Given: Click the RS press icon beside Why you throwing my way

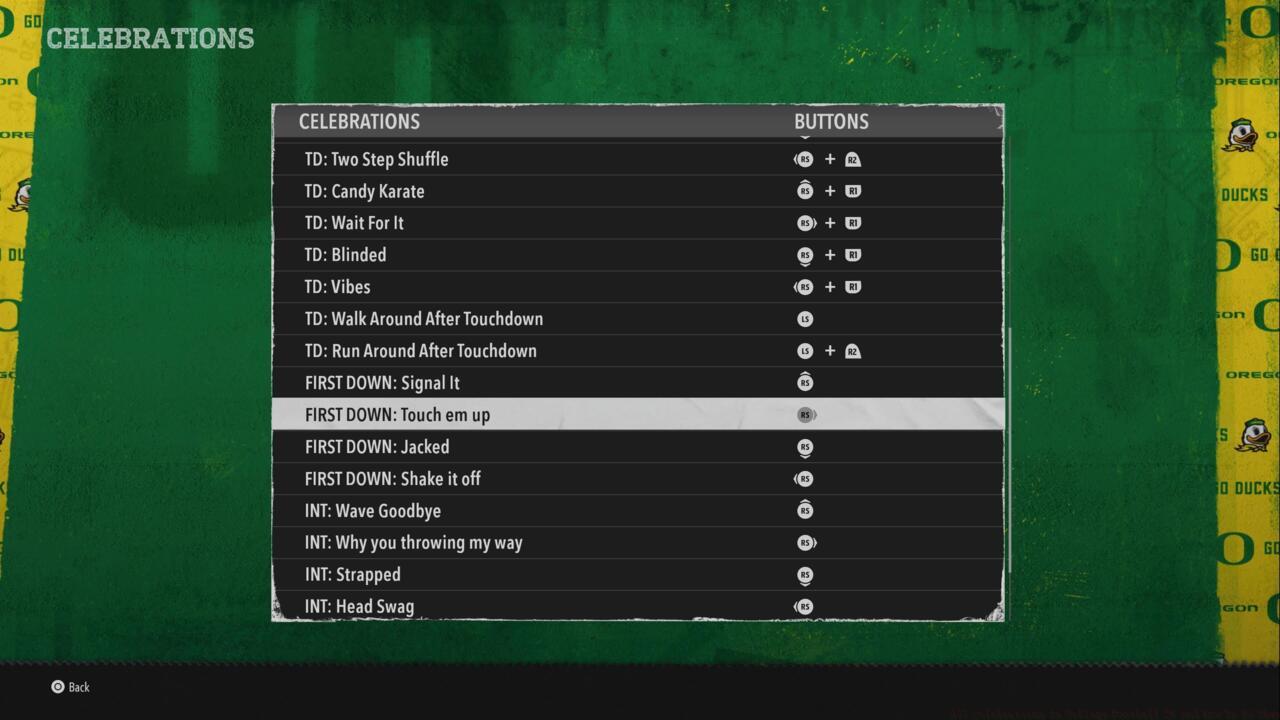Looking at the screenshot, I should click(x=806, y=543).
